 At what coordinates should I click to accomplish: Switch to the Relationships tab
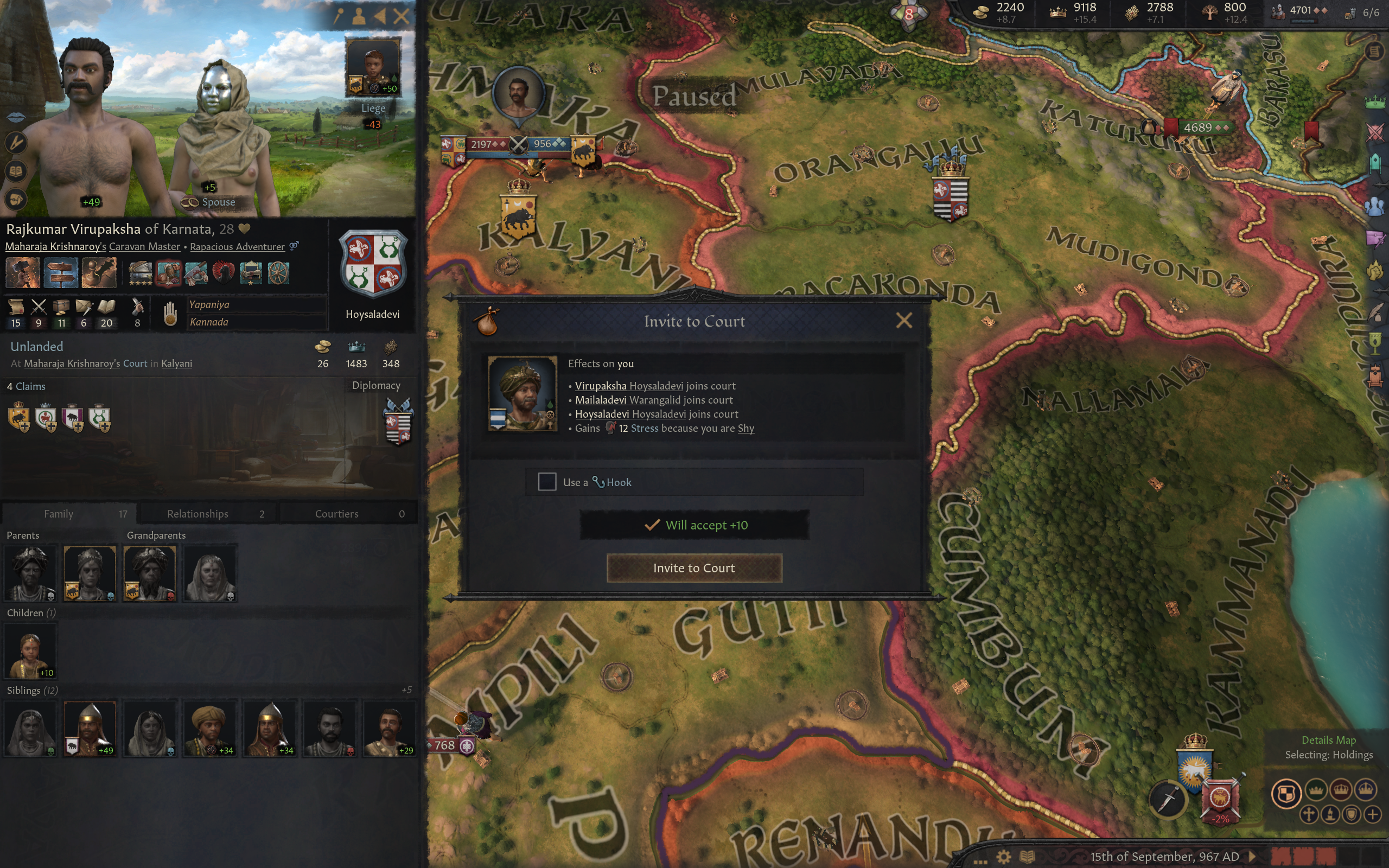click(208, 514)
